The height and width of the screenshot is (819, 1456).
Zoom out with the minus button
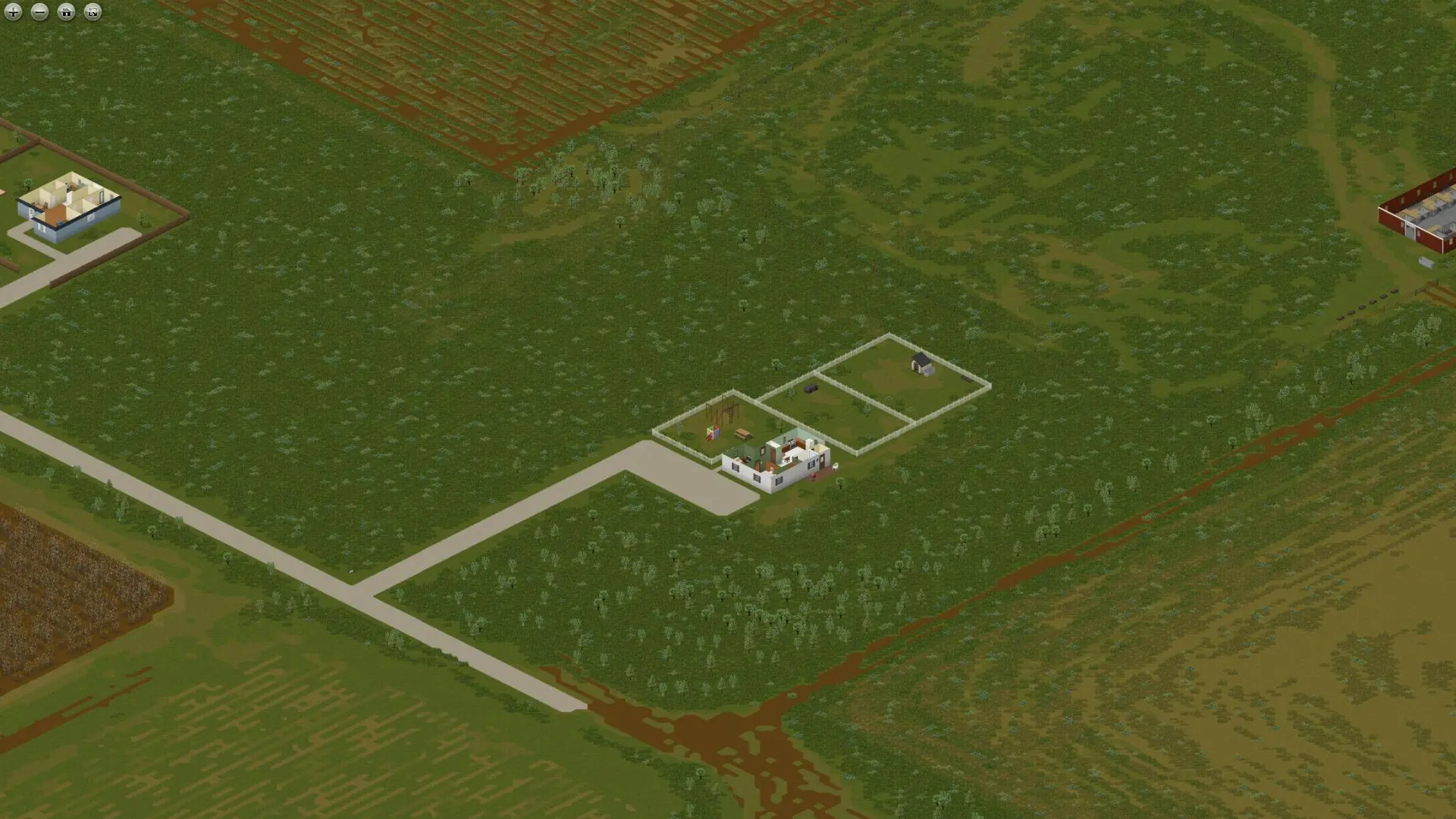pos(39,12)
